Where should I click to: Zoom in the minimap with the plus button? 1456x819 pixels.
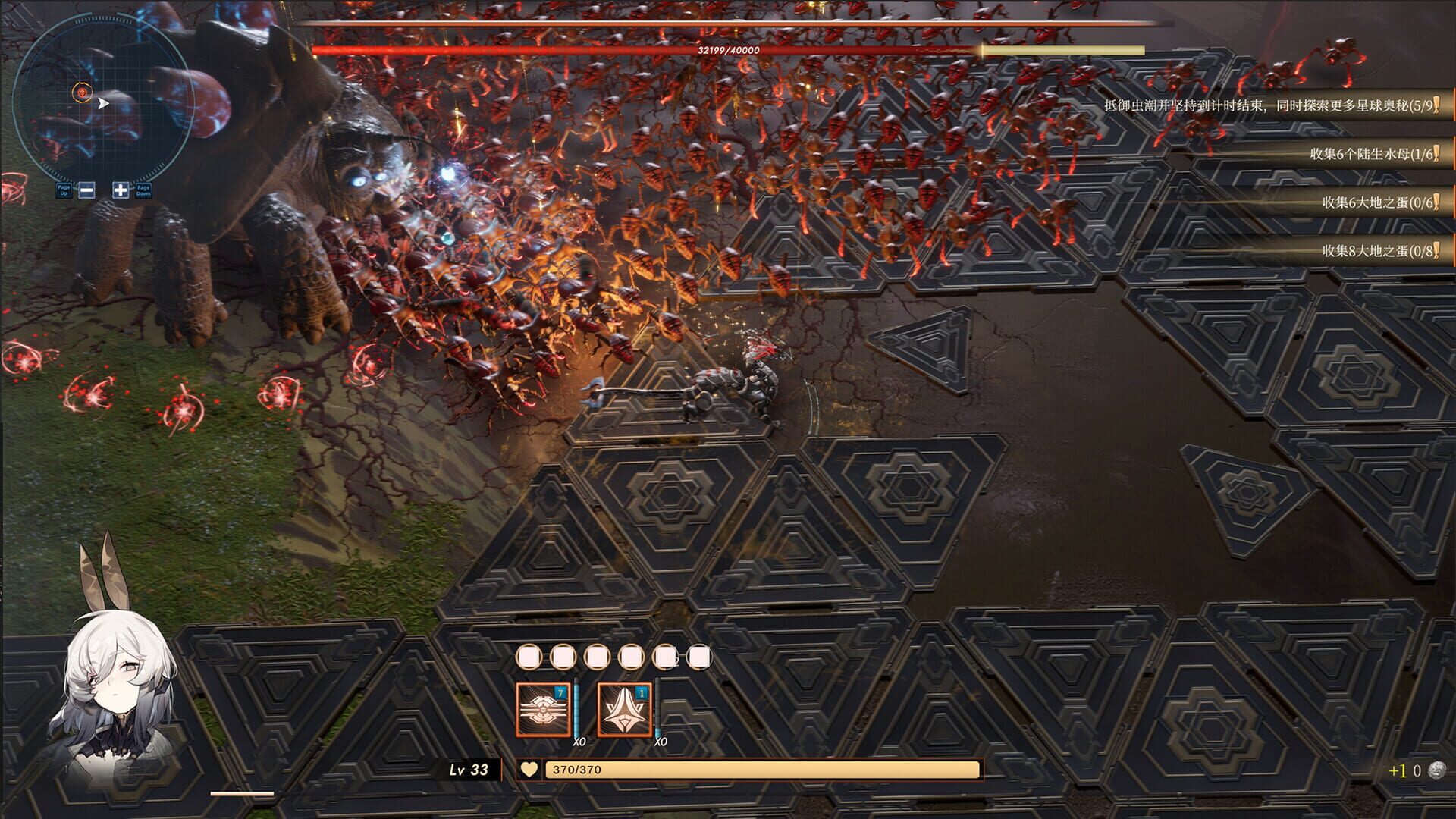click(121, 188)
